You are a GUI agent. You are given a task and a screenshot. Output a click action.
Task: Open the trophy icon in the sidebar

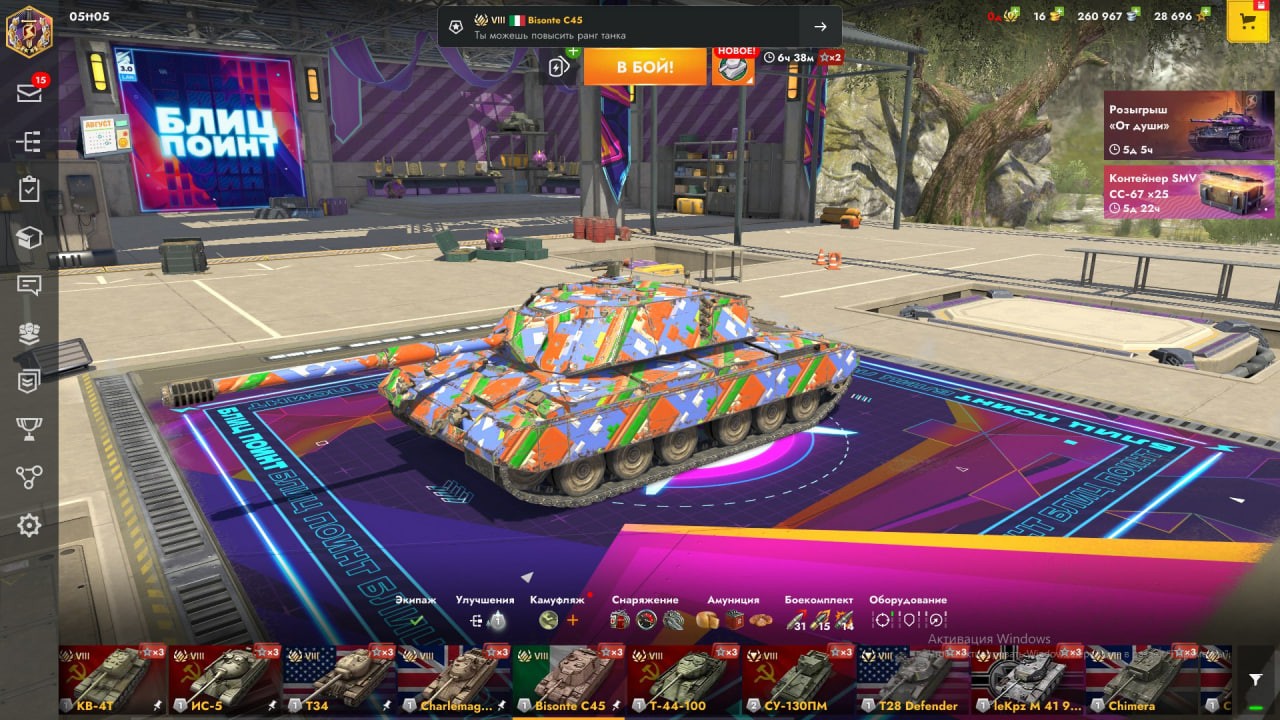click(x=29, y=429)
